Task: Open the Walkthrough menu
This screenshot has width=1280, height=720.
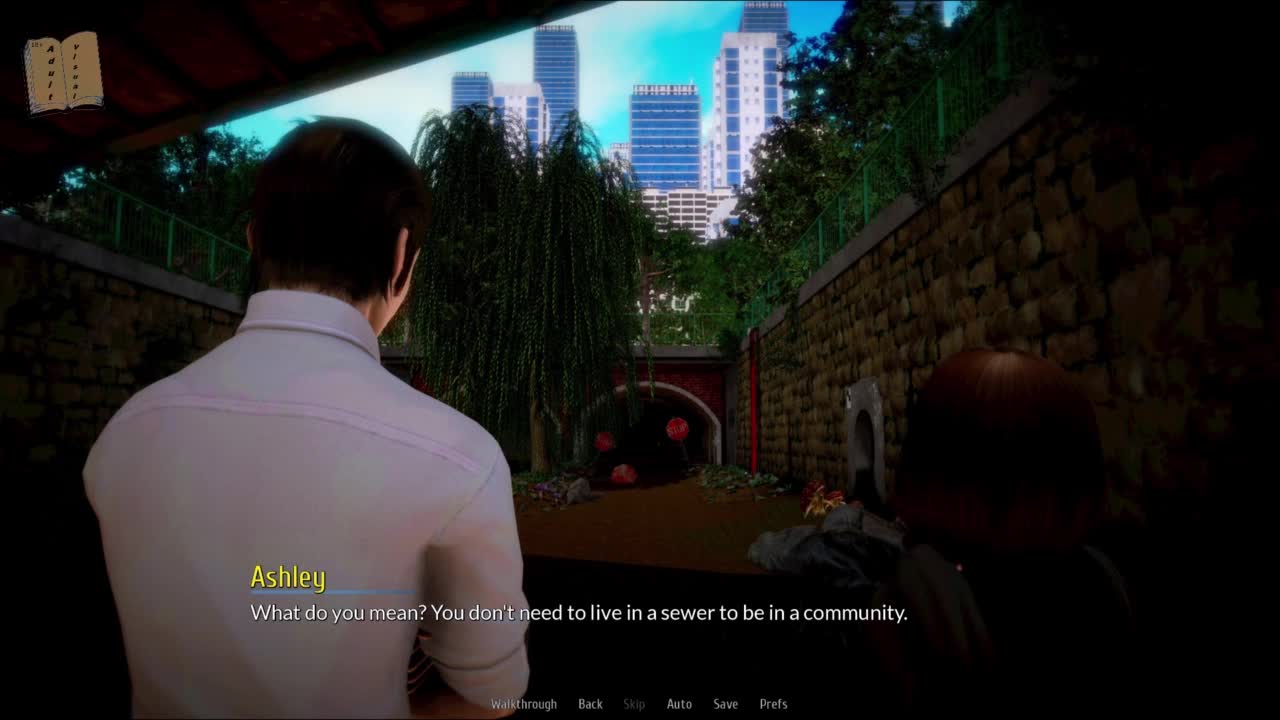Action: (x=523, y=704)
